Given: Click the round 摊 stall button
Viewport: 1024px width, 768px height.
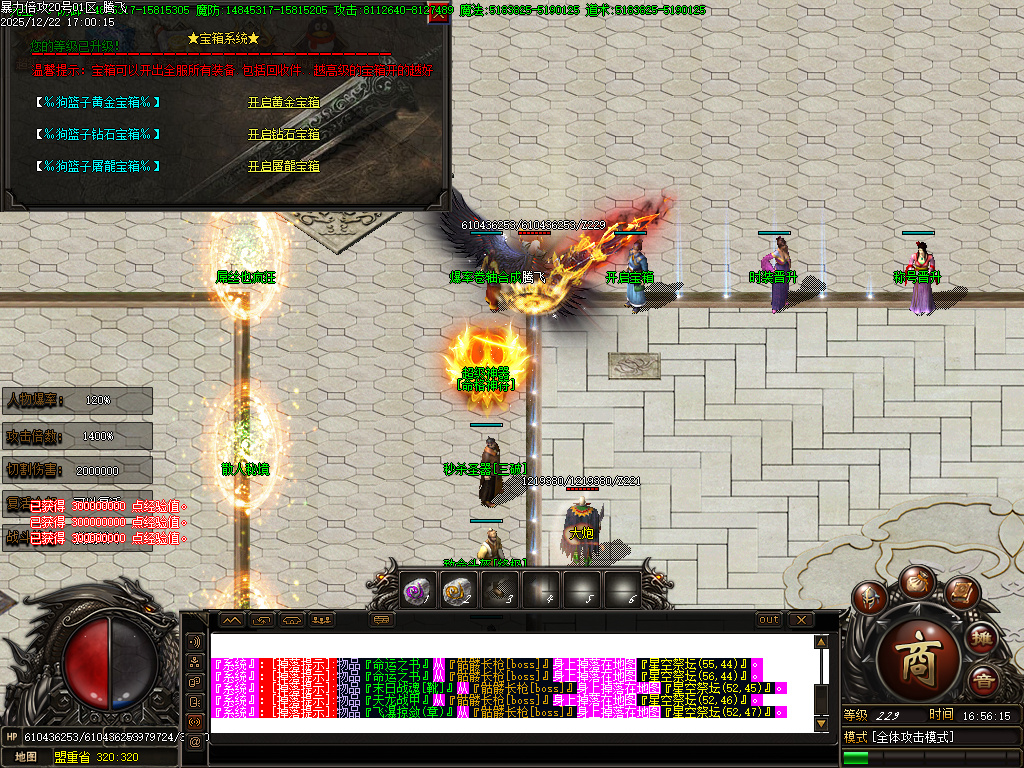Looking at the screenshot, I should click(x=984, y=638).
